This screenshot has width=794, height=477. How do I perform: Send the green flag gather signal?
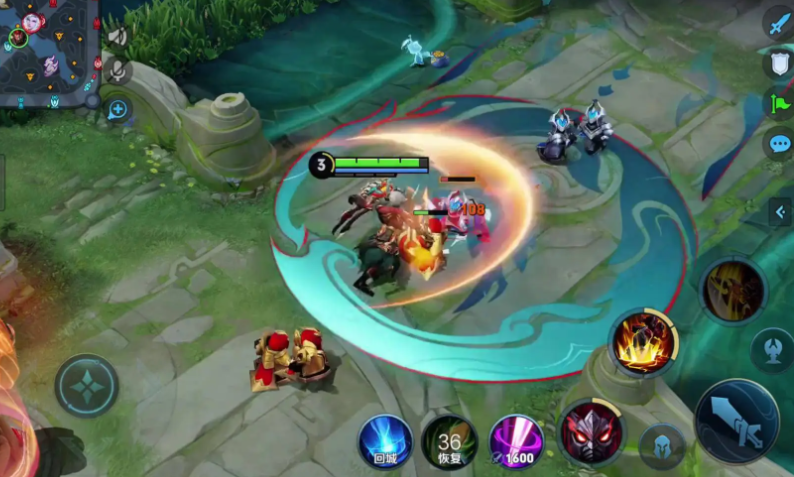tap(778, 103)
